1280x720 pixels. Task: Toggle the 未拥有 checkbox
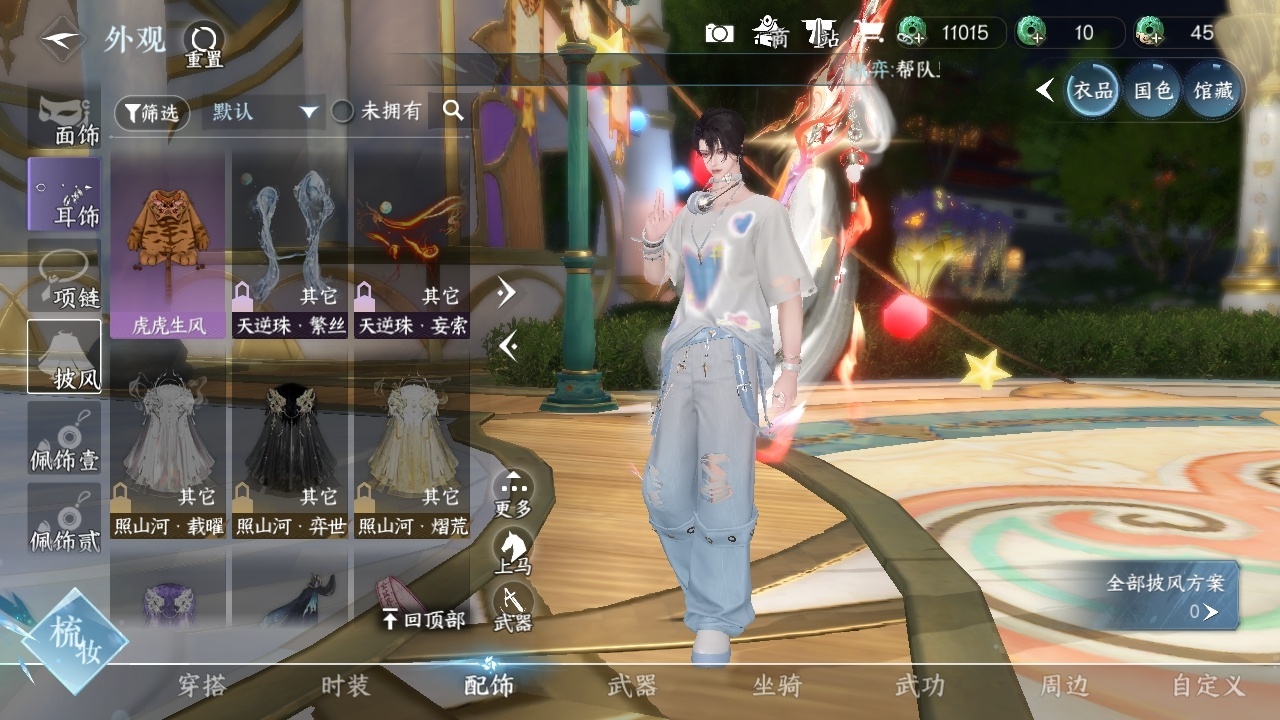click(x=343, y=112)
